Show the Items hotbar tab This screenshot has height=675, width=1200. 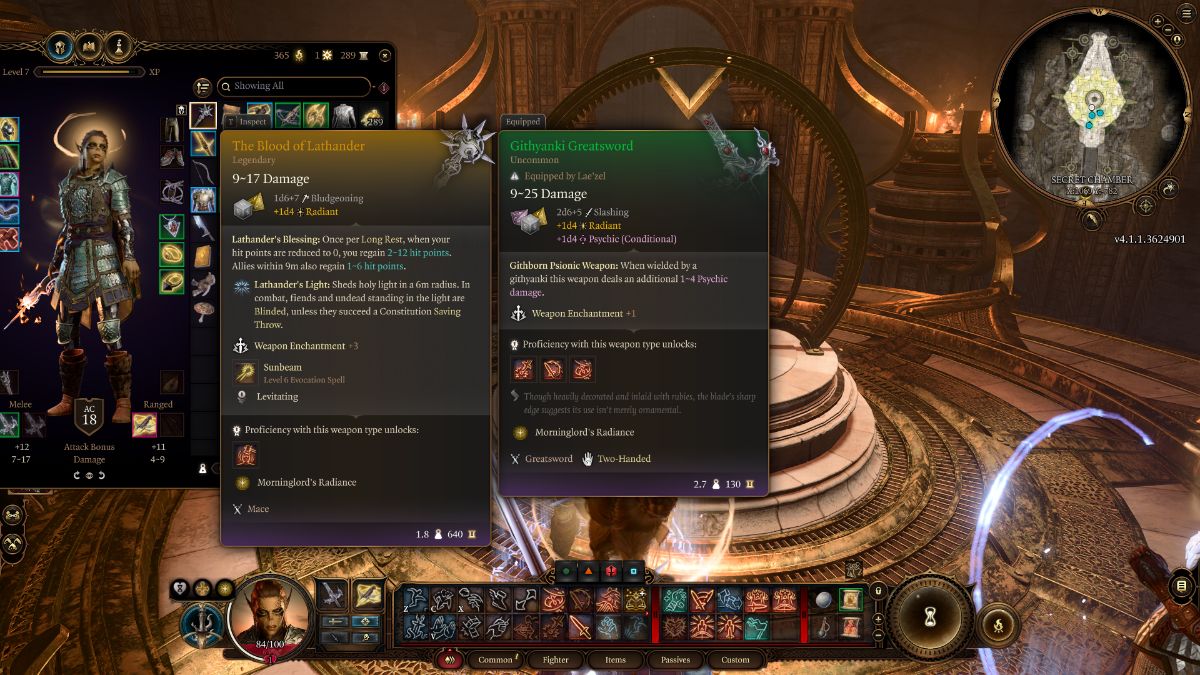[615, 660]
